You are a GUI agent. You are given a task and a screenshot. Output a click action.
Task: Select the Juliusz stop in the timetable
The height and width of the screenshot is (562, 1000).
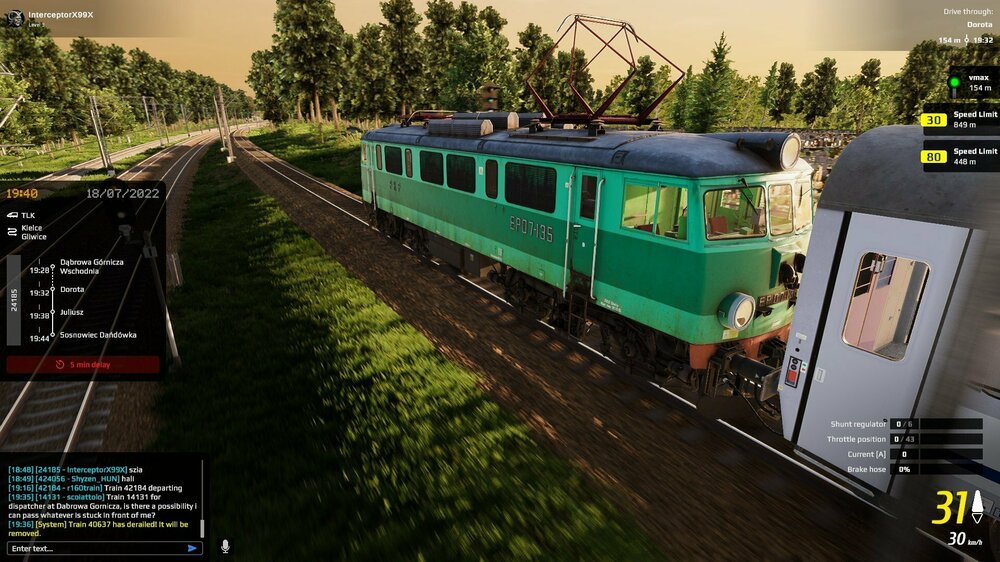(72, 312)
